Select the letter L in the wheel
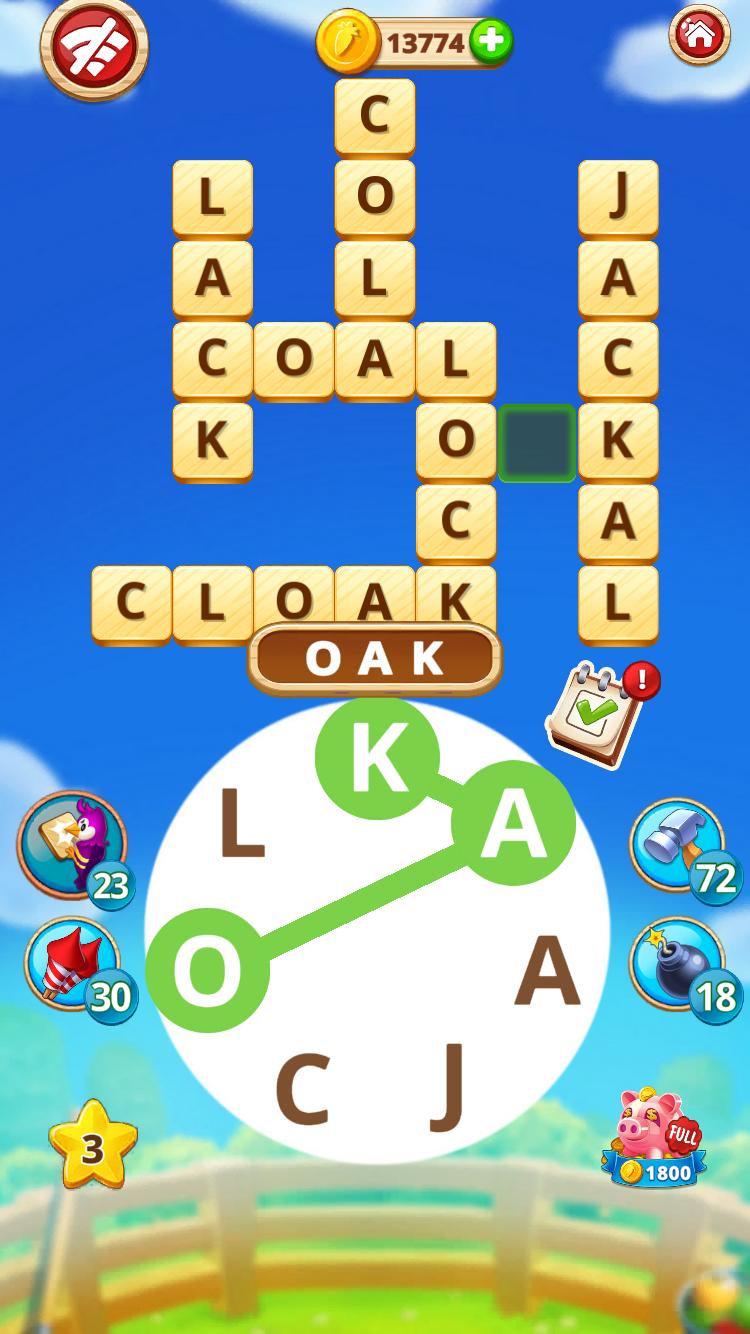750x1334 pixels. point(241,824)
